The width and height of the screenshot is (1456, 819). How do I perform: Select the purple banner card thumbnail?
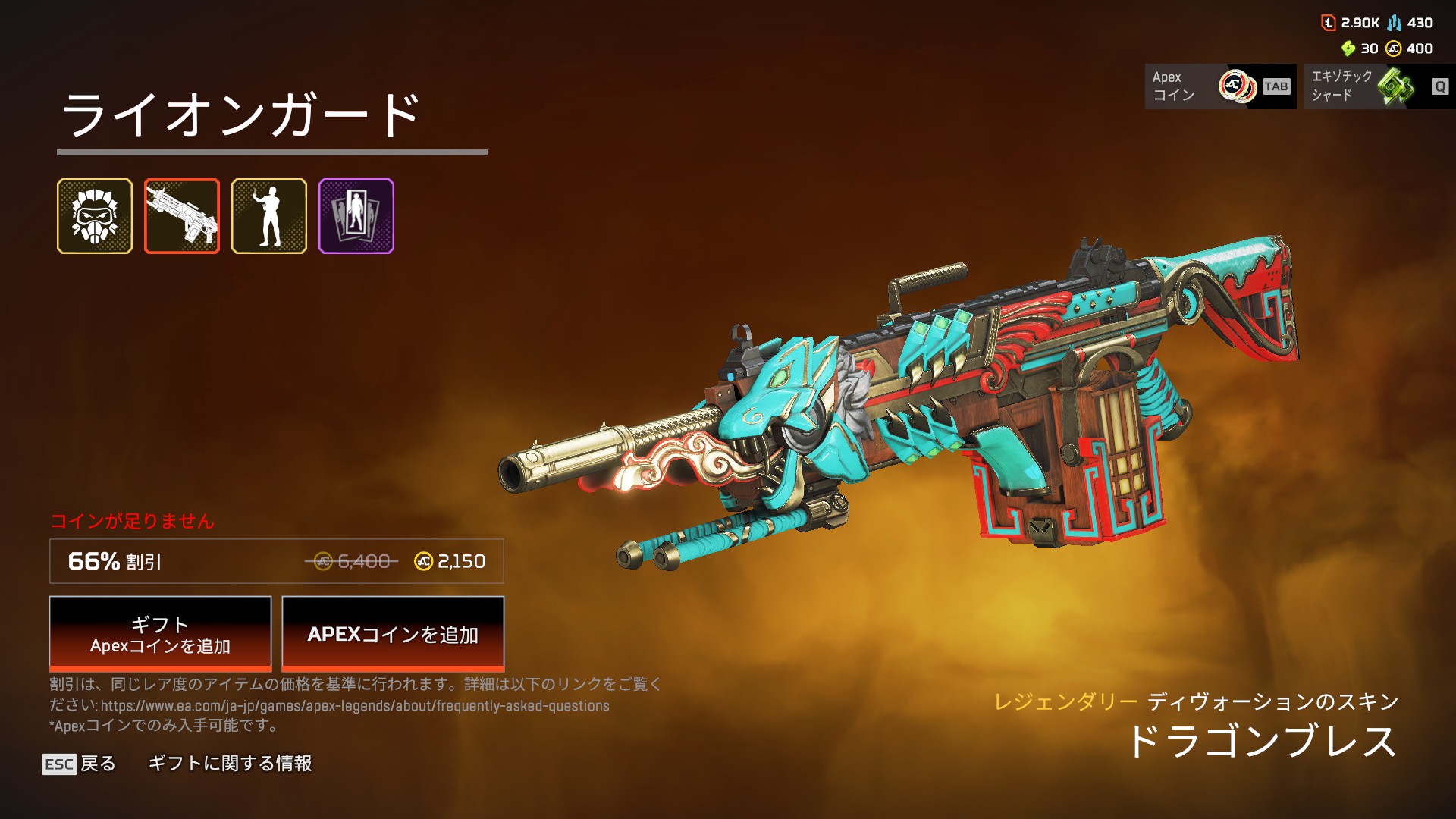356,216
